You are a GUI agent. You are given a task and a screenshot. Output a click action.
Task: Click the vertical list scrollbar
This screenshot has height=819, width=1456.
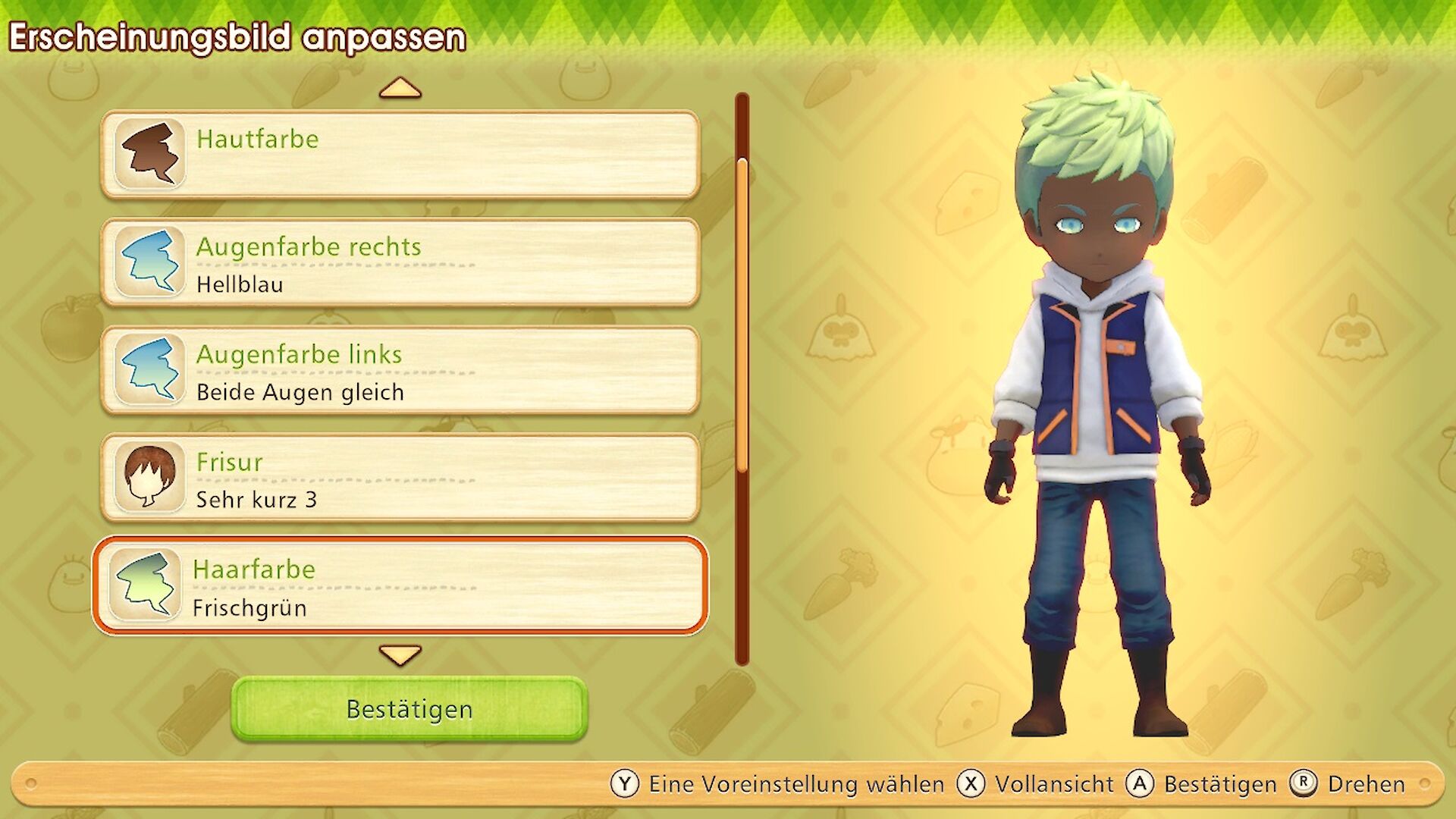point(742,379)
